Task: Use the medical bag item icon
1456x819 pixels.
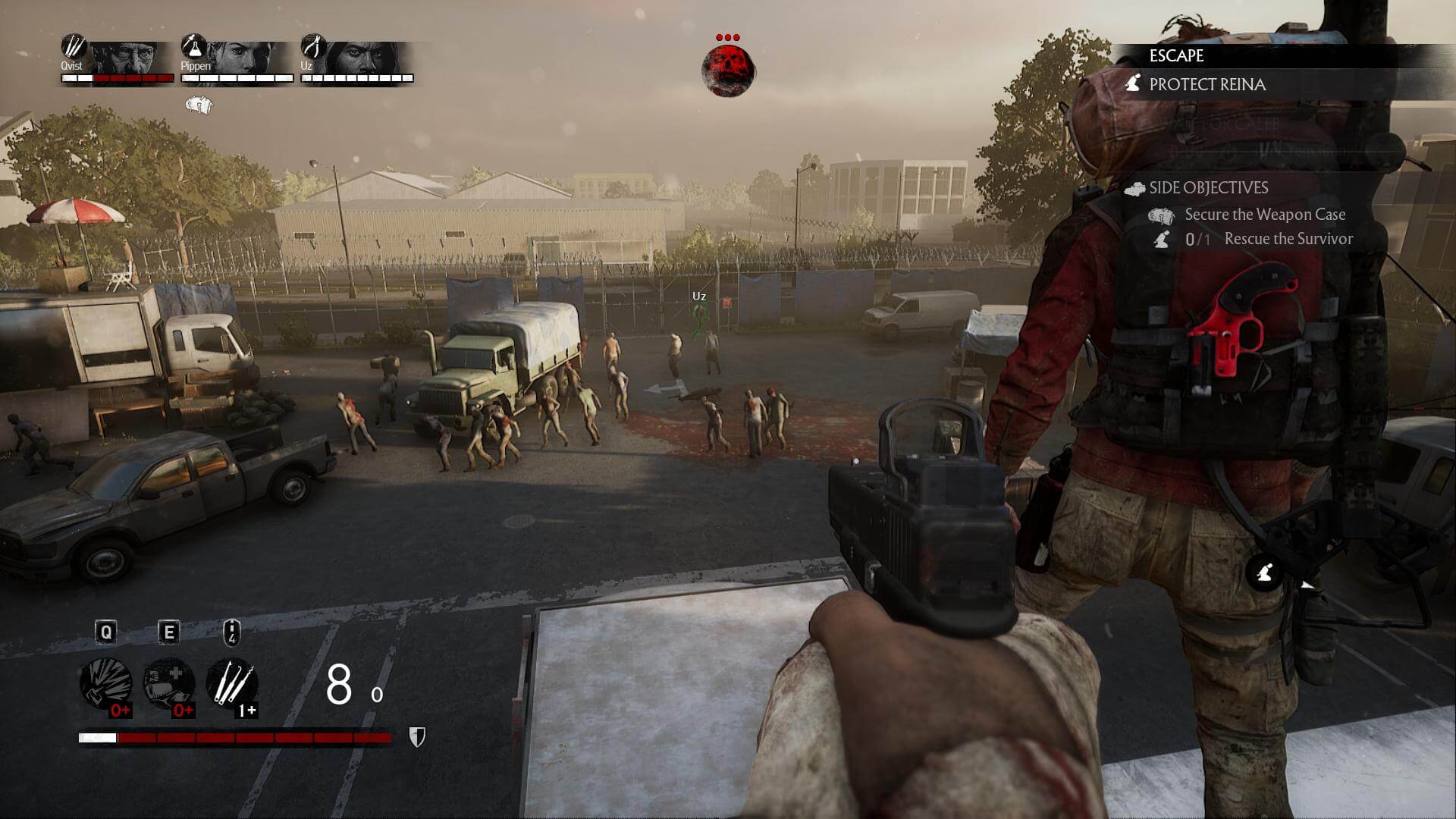Action: coord(169,683)
